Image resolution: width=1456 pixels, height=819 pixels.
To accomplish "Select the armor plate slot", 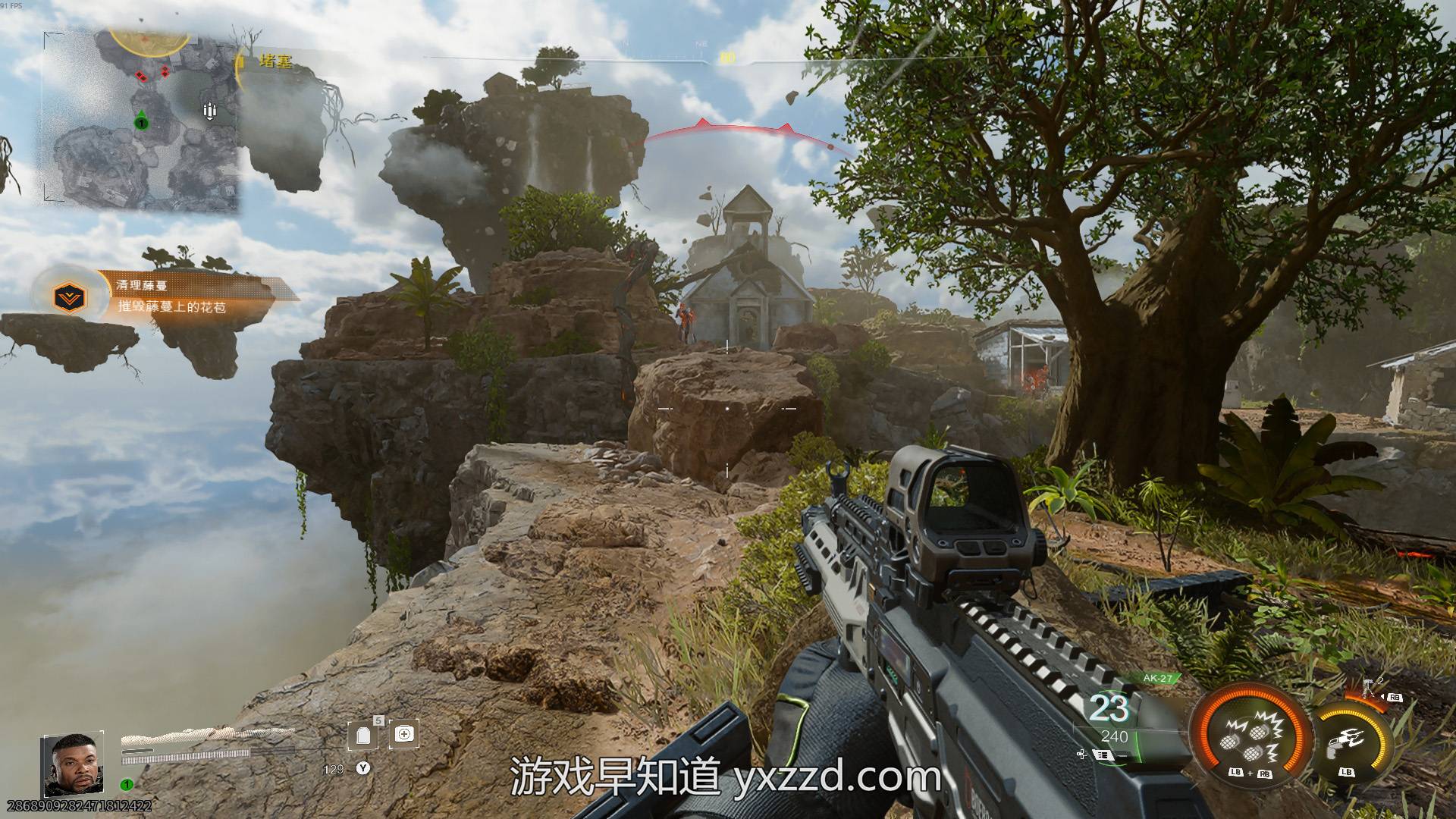I will 362,734.
